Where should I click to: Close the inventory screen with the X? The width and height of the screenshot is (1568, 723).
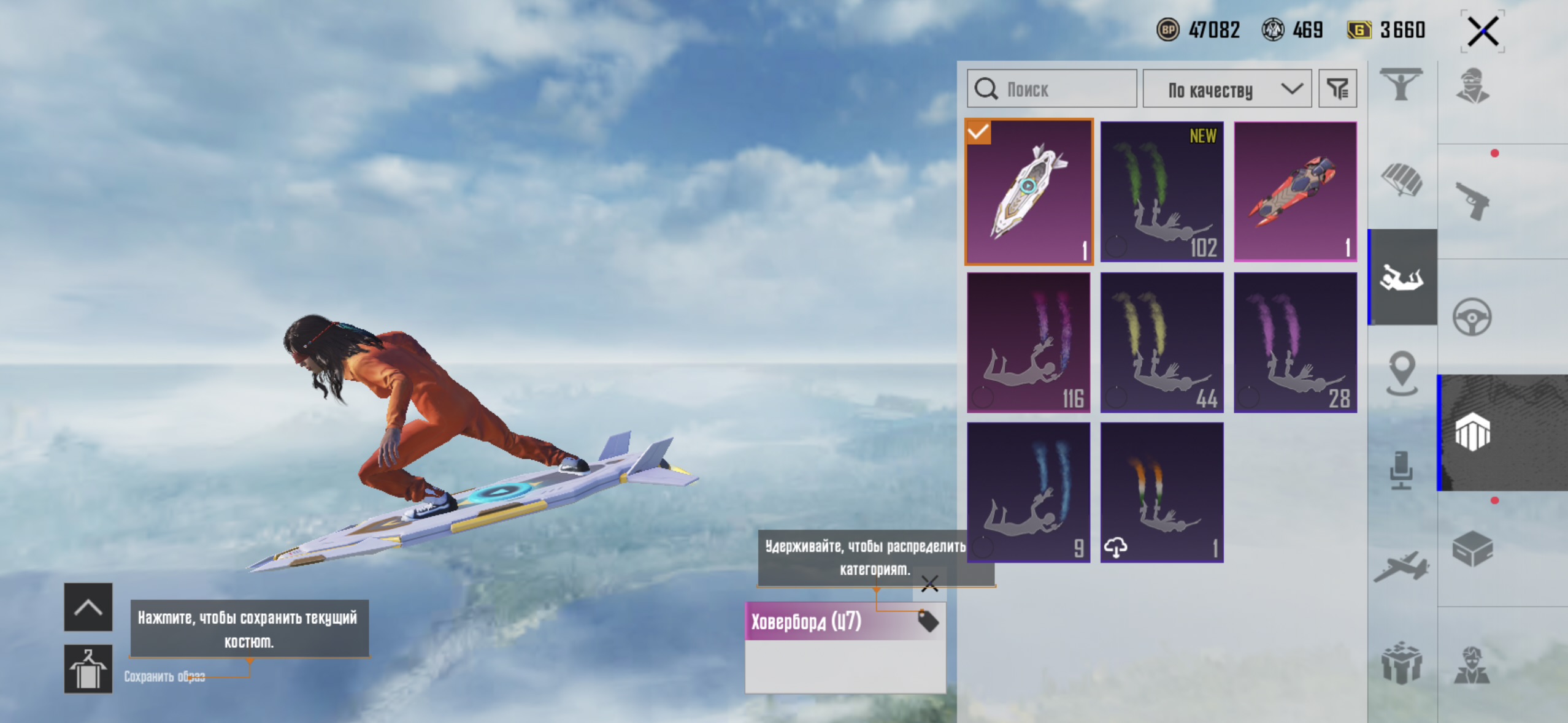[x=1483, y=31]
